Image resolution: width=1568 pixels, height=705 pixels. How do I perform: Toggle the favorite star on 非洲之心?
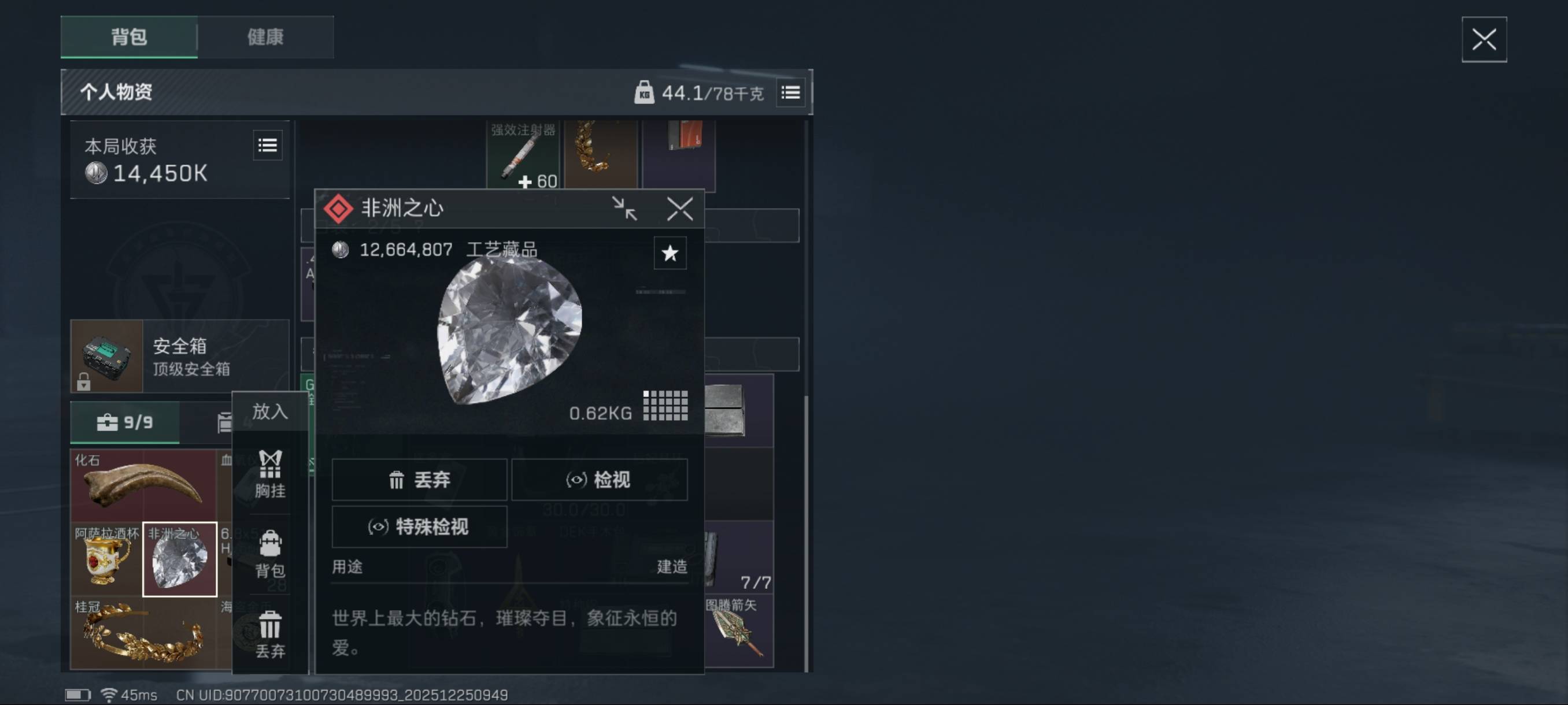tap(670, 253)
